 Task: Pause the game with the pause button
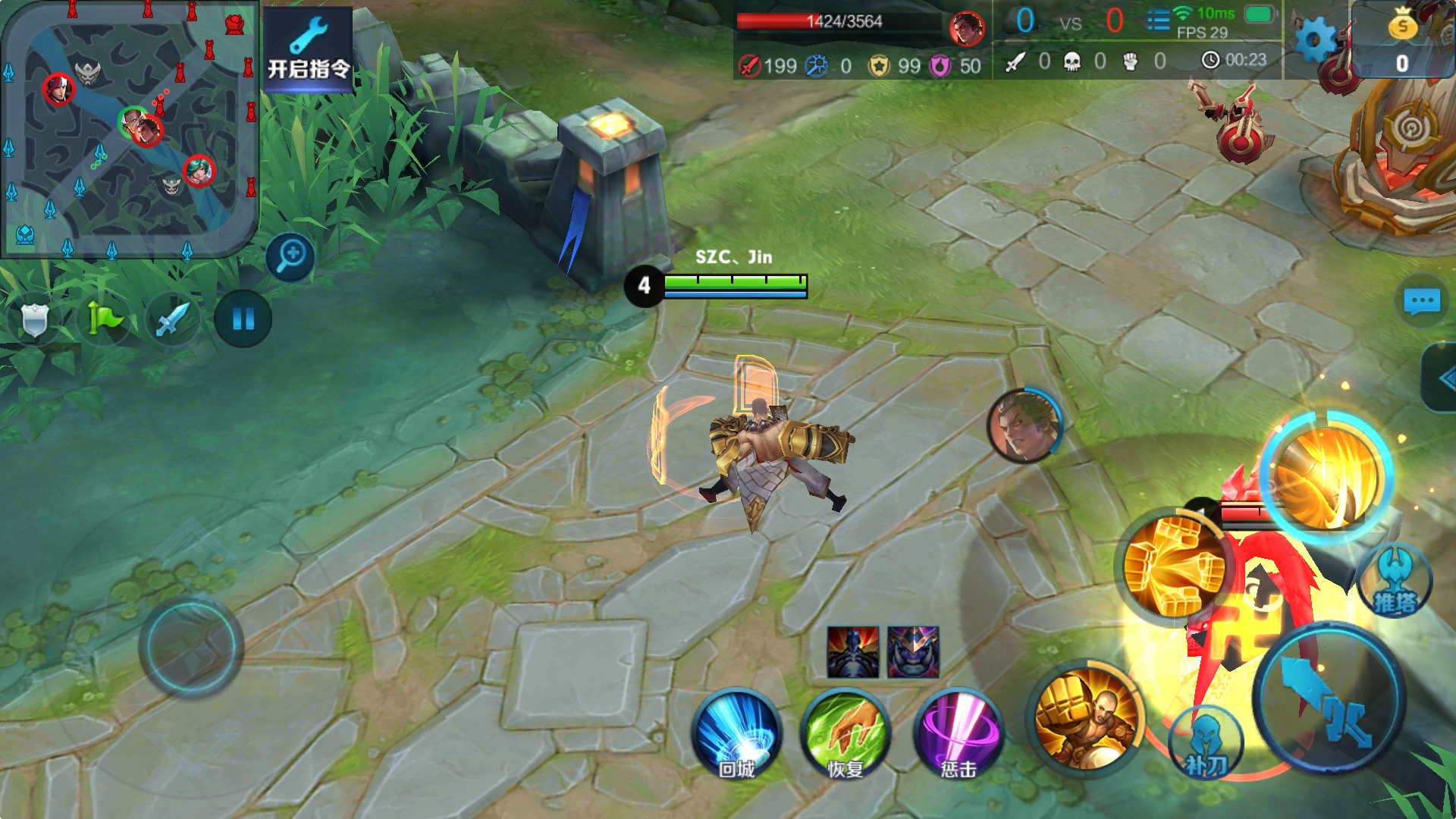[243, 319]
